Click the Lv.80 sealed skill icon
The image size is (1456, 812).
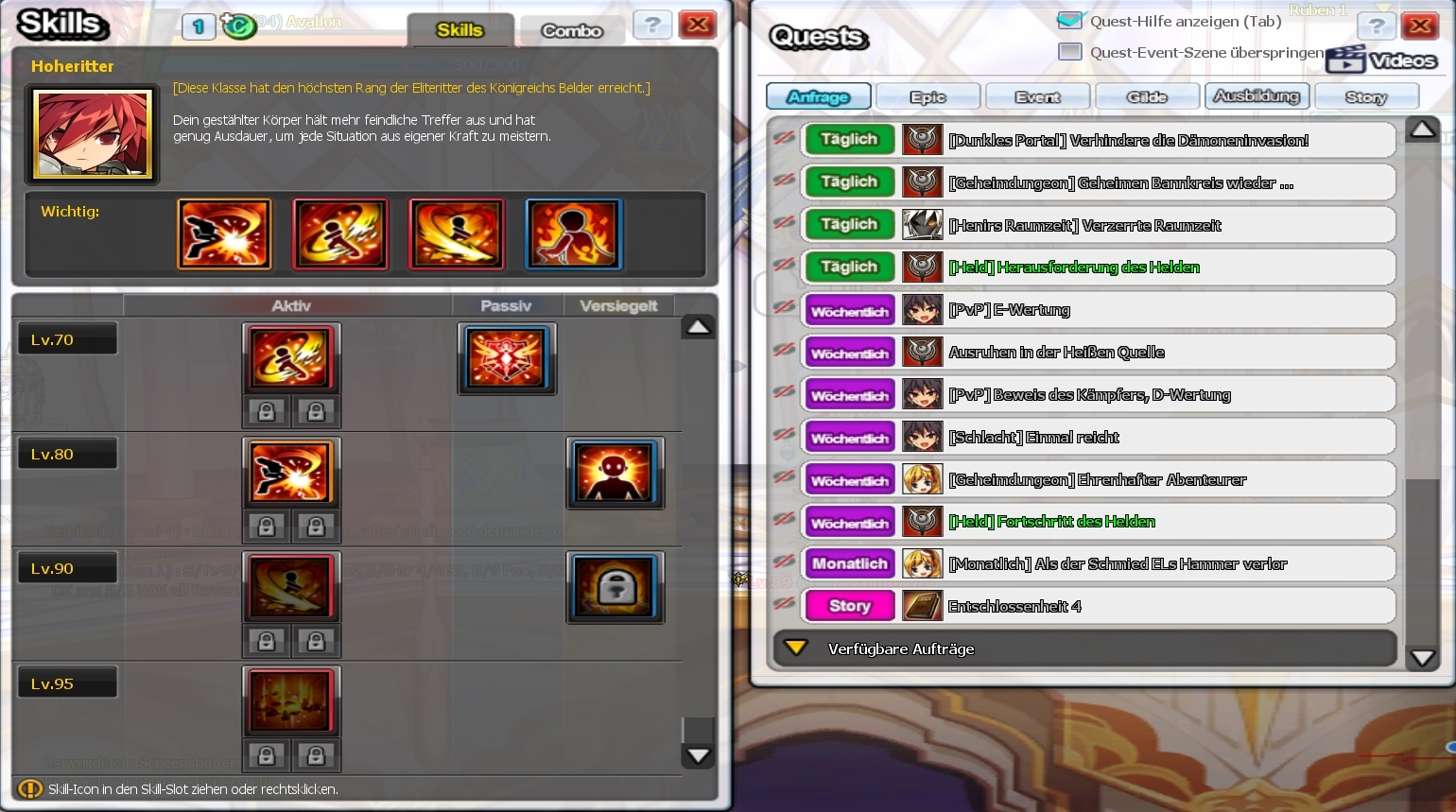[615, 473]
